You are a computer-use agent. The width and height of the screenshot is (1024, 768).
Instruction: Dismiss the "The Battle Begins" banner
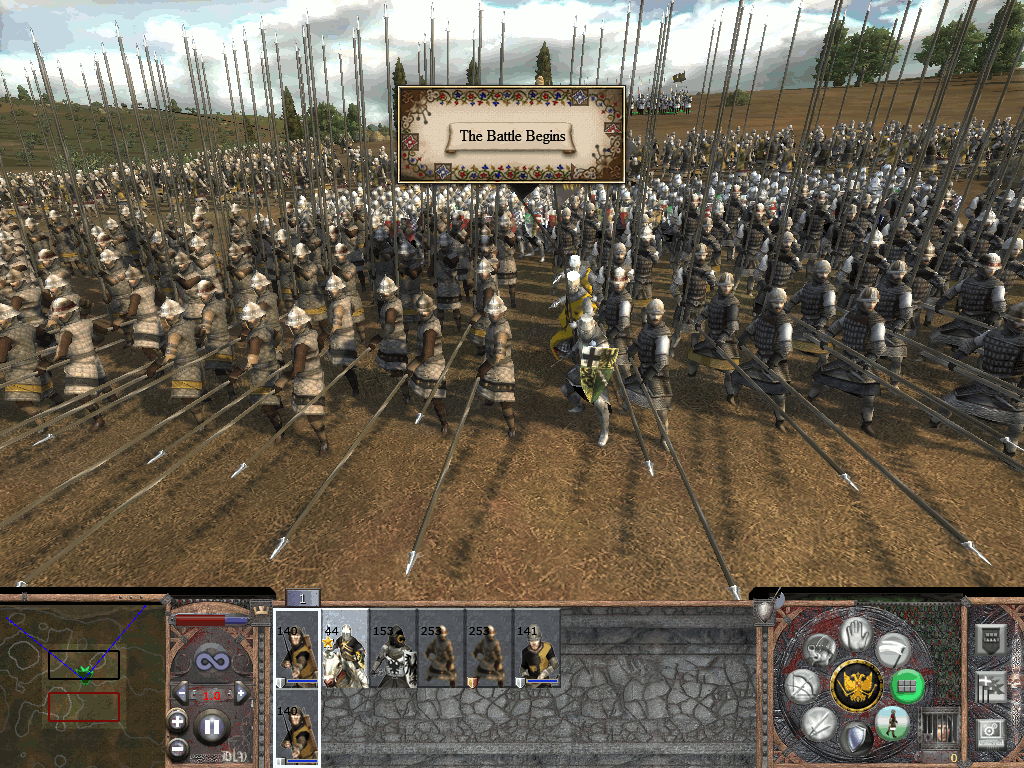tap(511, 136)
